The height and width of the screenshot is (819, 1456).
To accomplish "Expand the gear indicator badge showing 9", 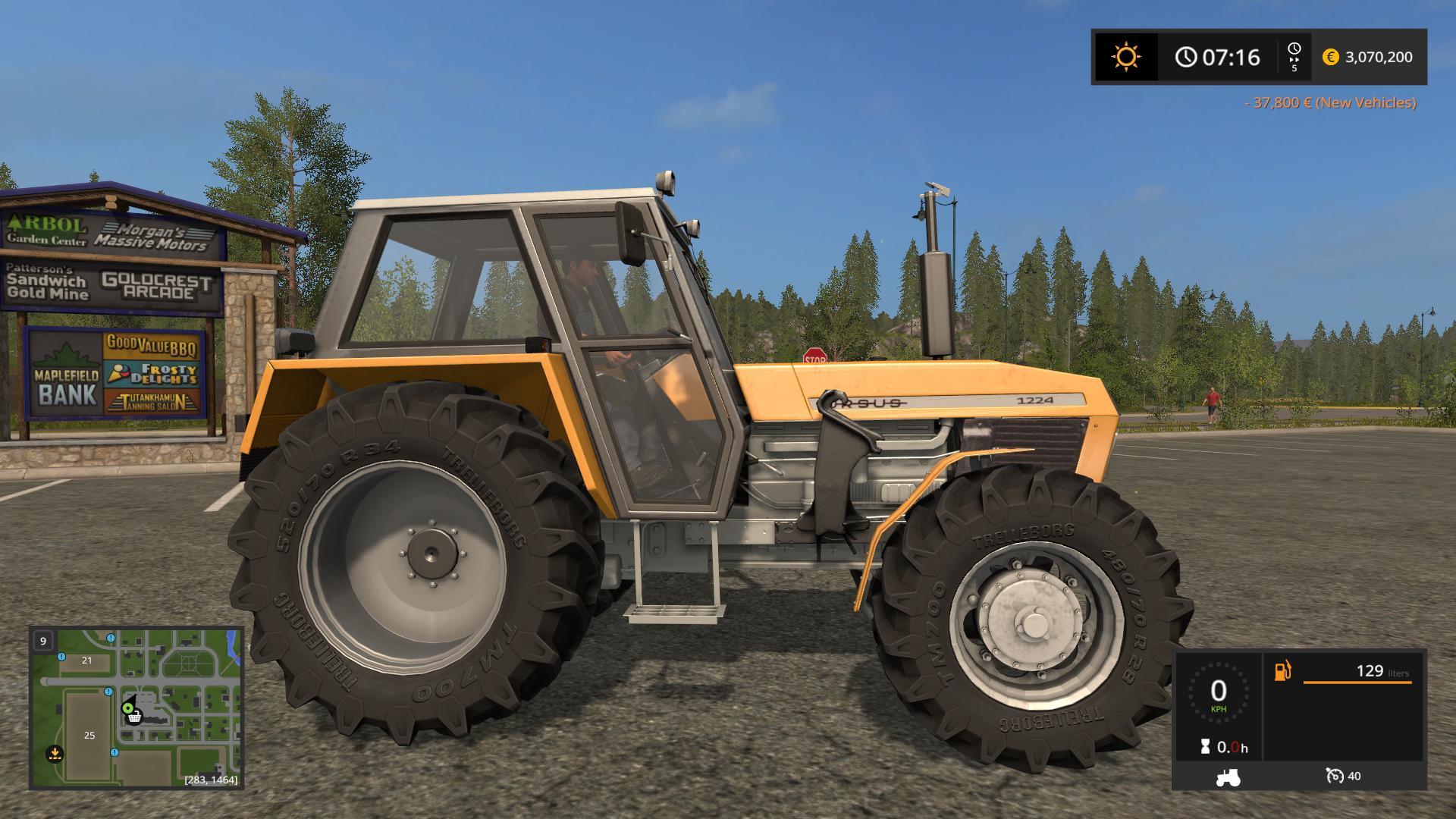I will click(42, 641).
